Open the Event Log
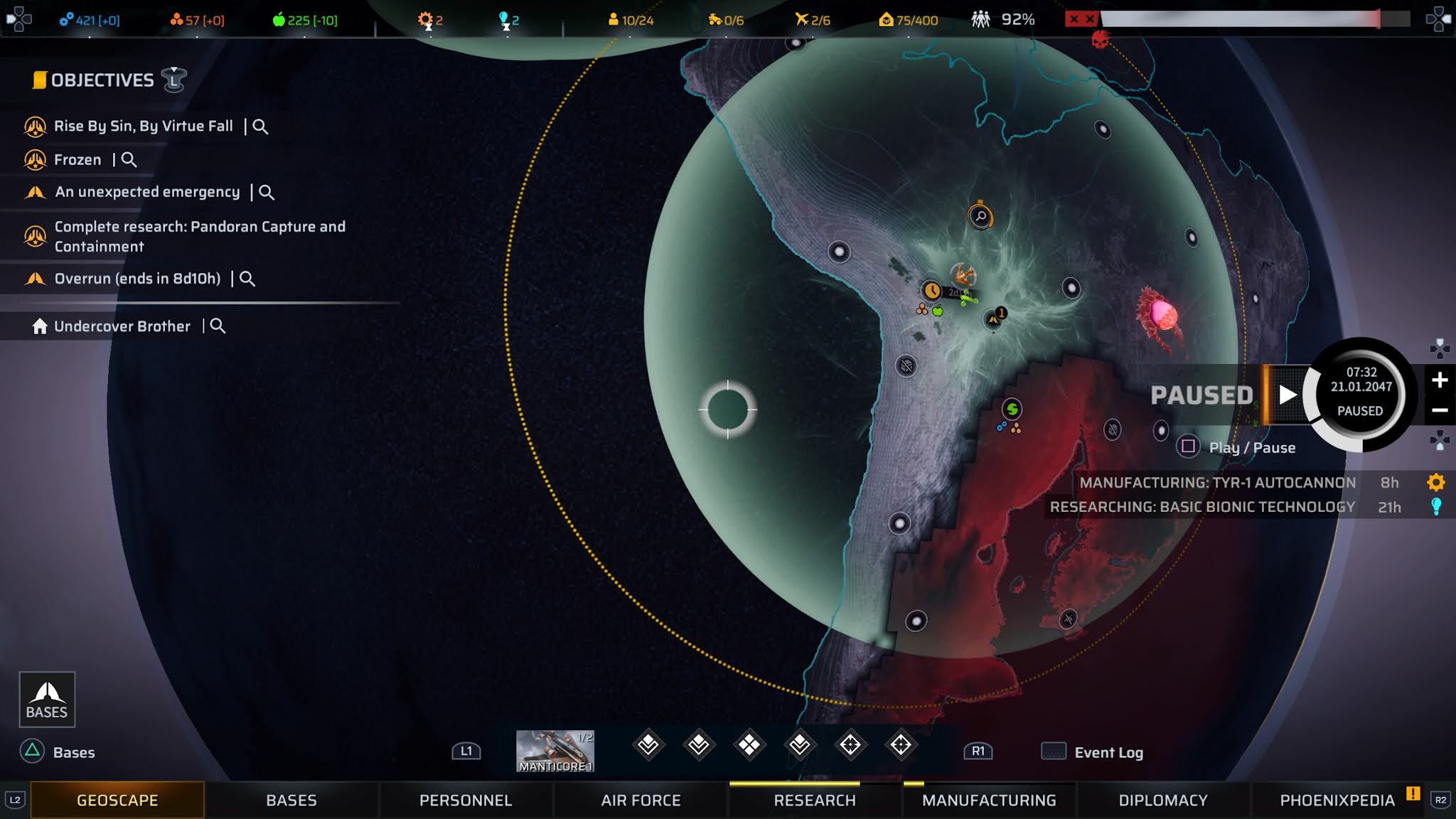This screenshot has width=1456, height=819. [x=1108, y=752]
